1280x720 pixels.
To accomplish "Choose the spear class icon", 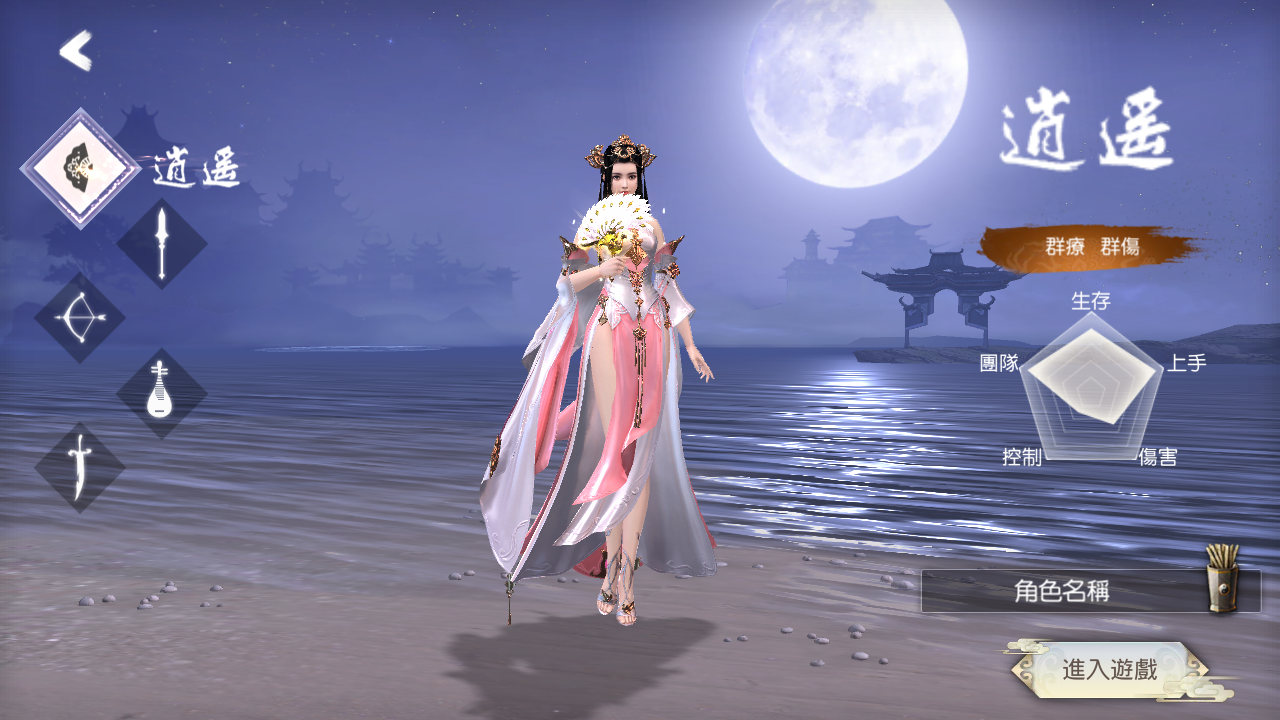I will coord(162,243).
